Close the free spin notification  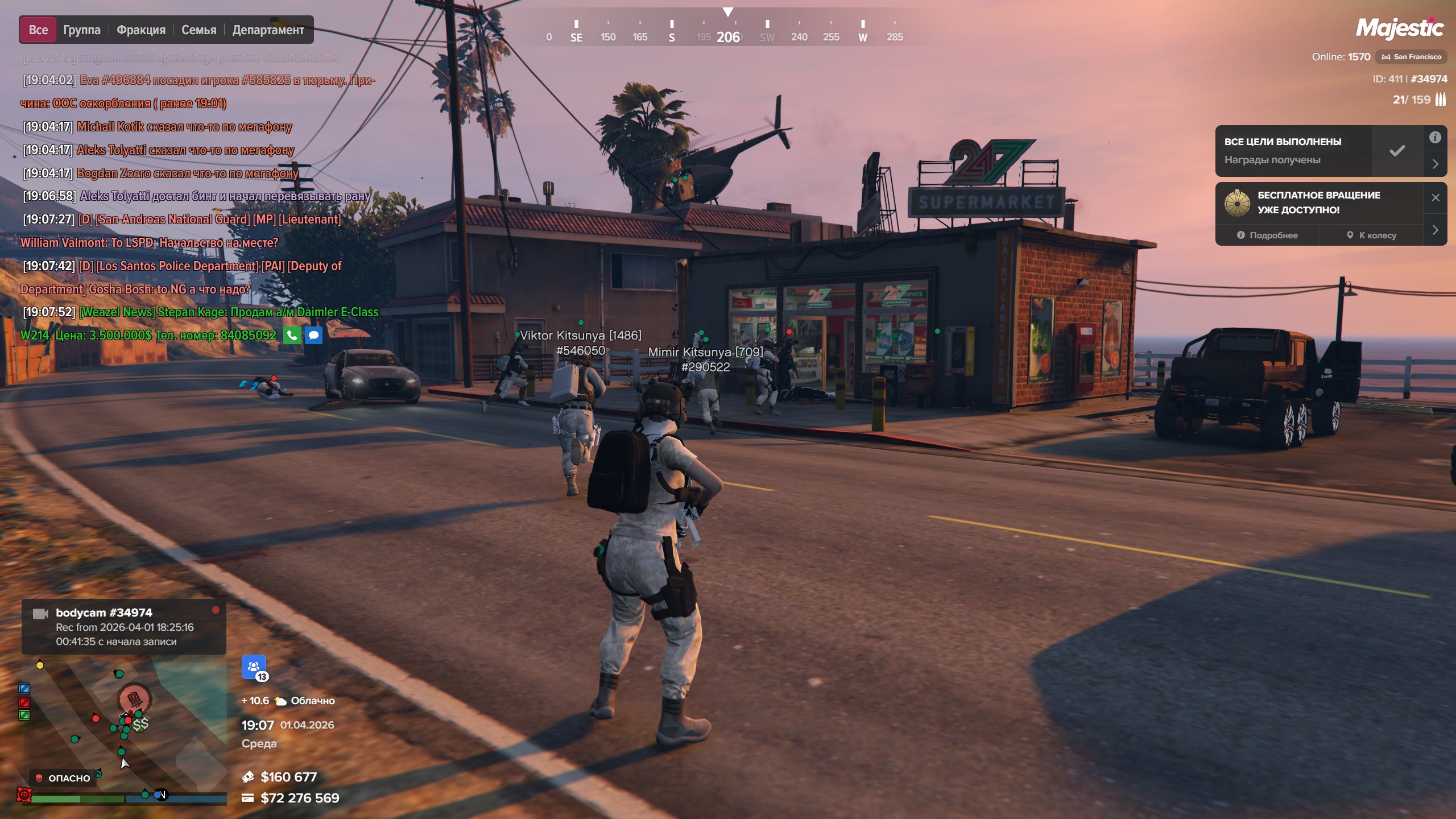[x=1436, y=197]
